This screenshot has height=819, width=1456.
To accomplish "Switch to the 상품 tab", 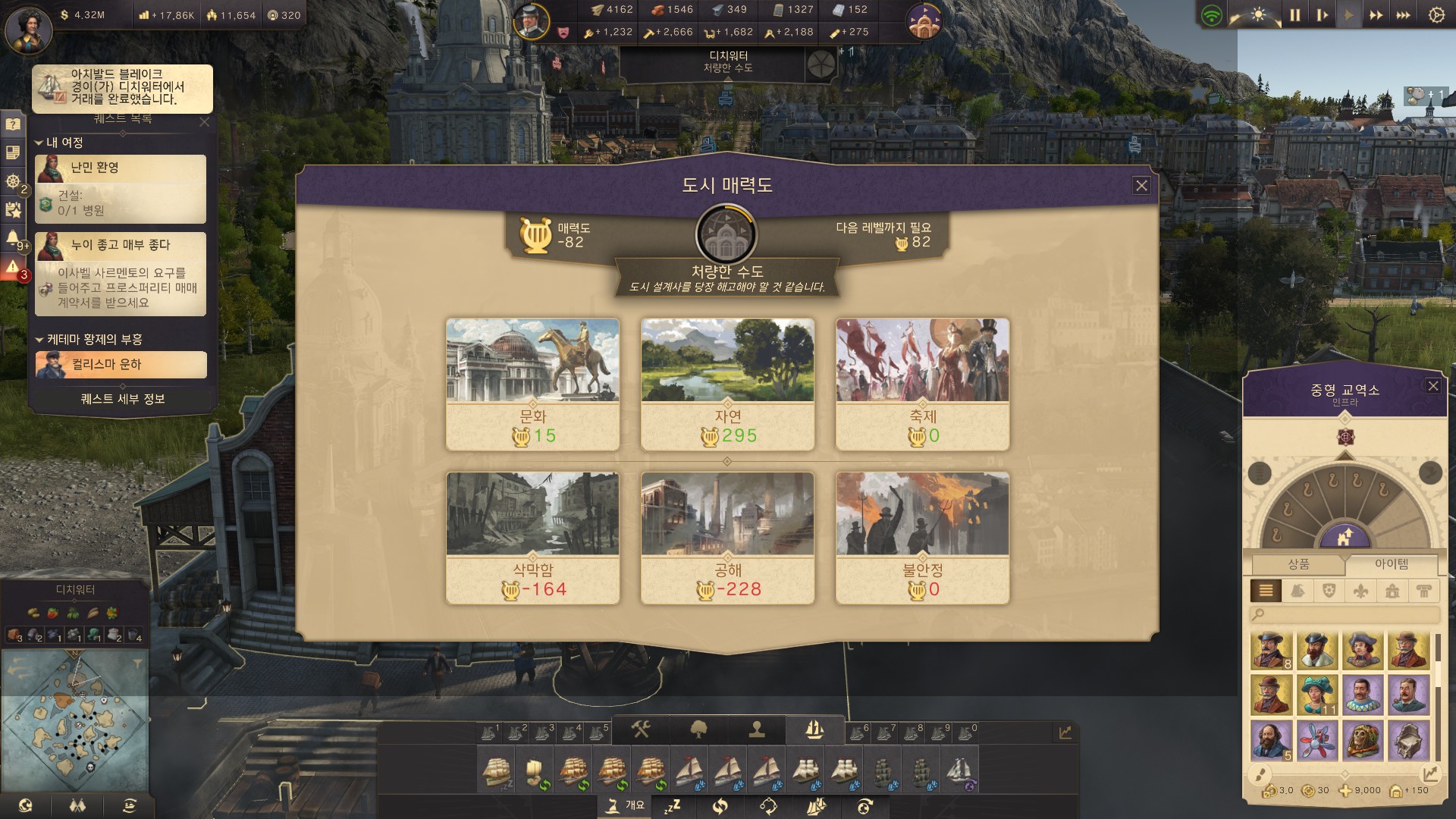I will tap(1298, 564).
